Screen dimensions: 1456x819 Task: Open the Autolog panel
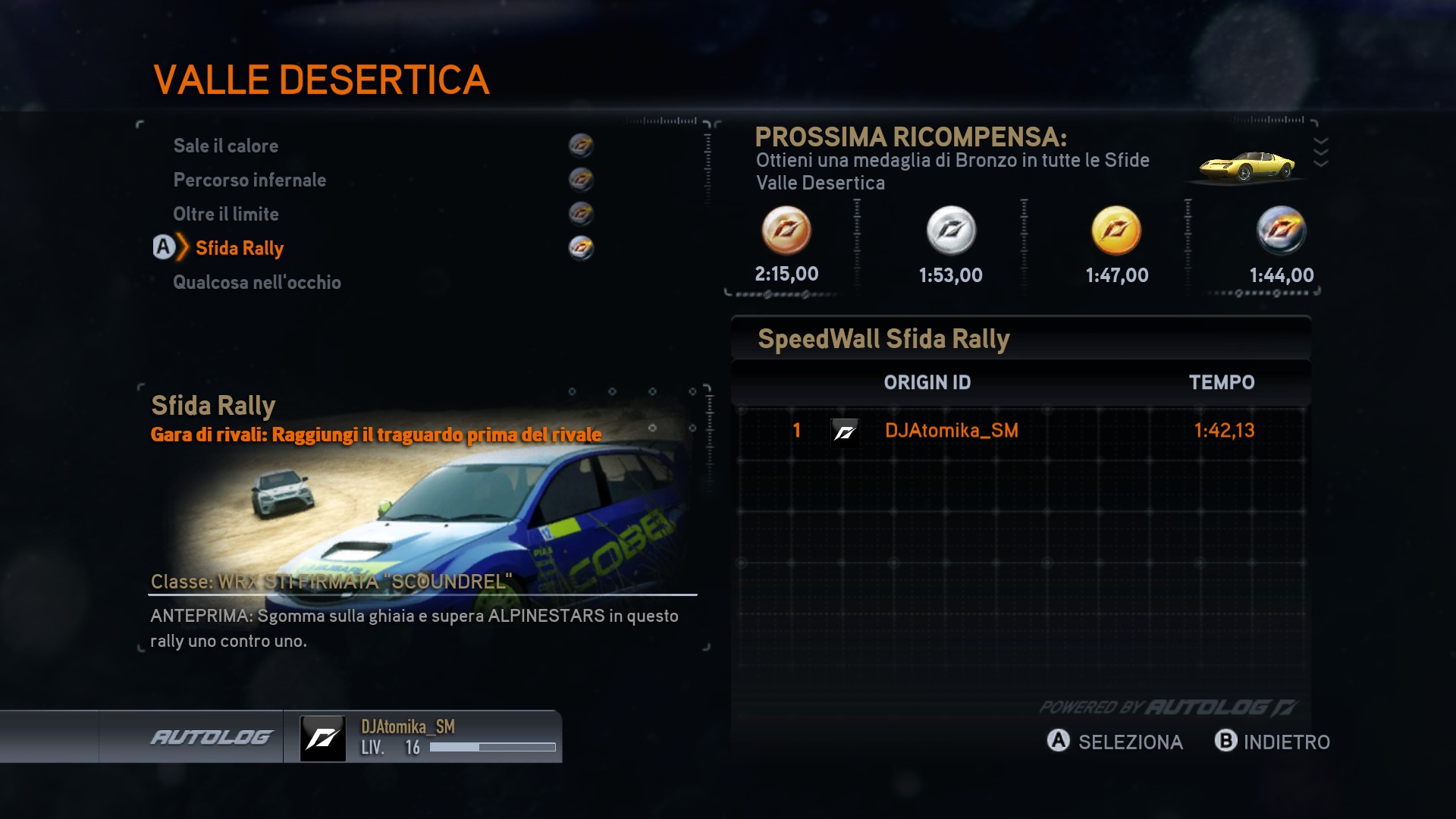[211, 737]
